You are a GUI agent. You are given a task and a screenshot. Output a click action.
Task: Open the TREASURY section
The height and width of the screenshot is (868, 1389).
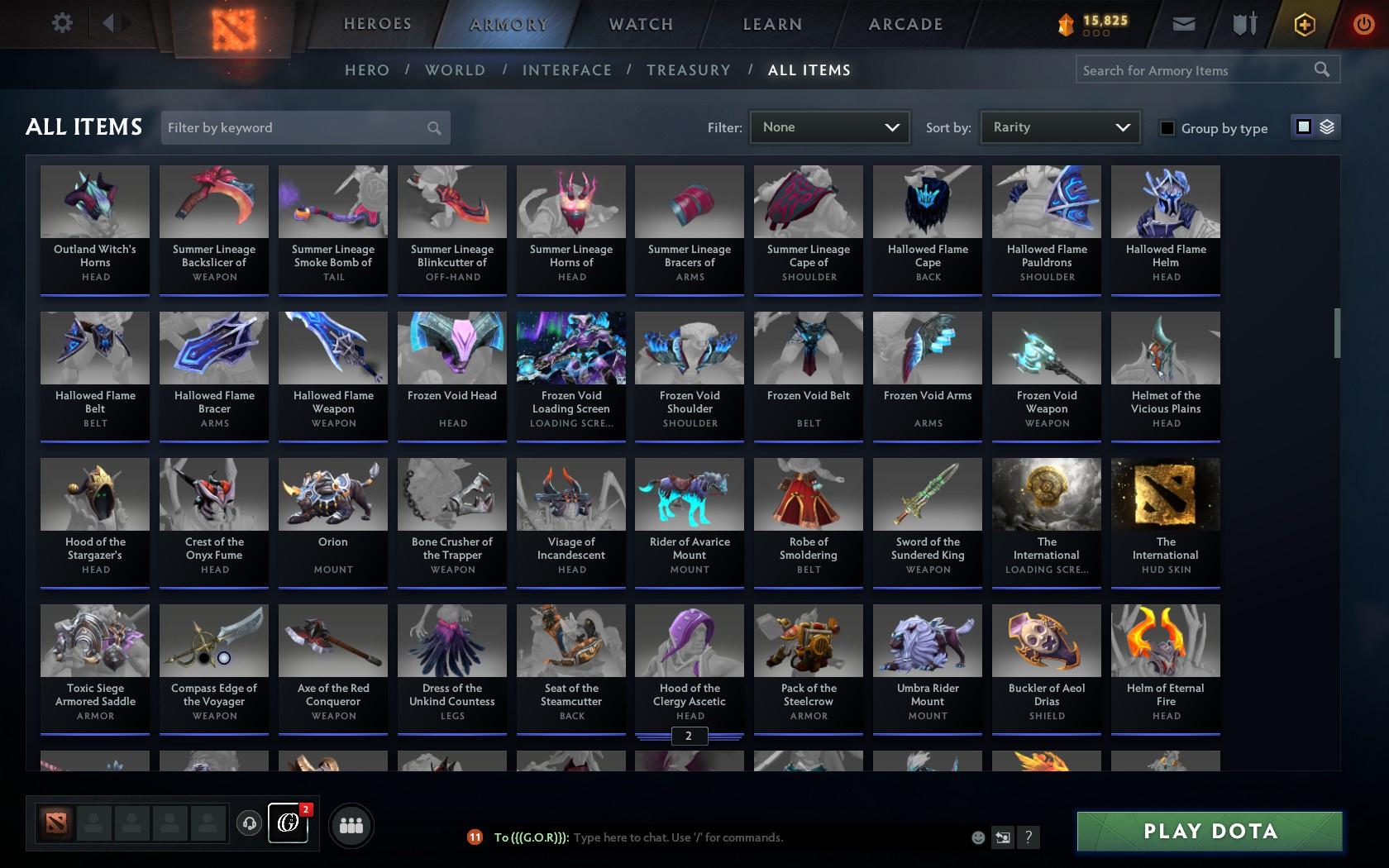pyautogui.click(x=689, y=70)
